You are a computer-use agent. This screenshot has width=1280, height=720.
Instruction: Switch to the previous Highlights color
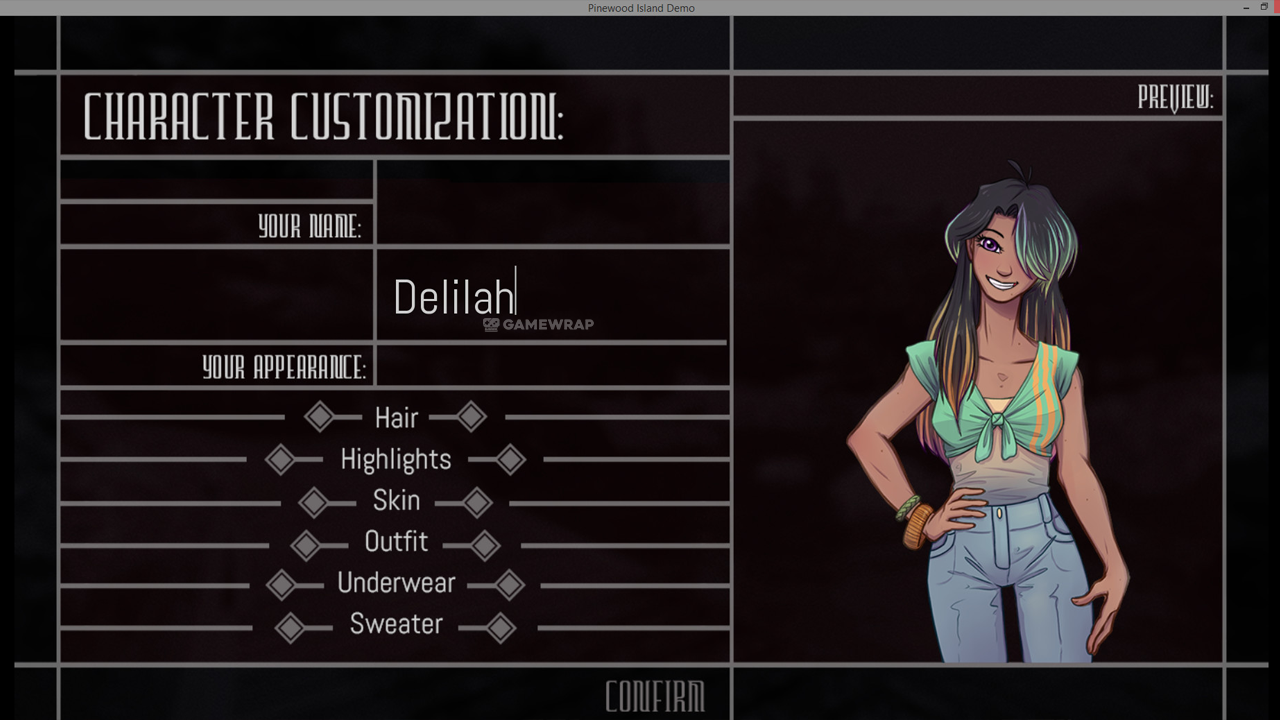pos(280,460)
